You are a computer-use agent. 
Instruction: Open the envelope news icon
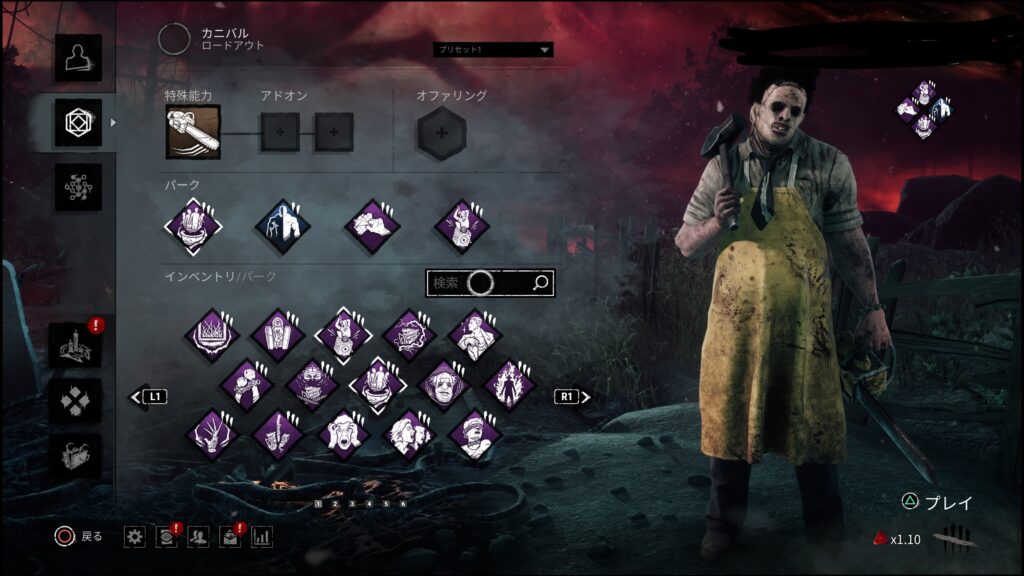(230, 537)
